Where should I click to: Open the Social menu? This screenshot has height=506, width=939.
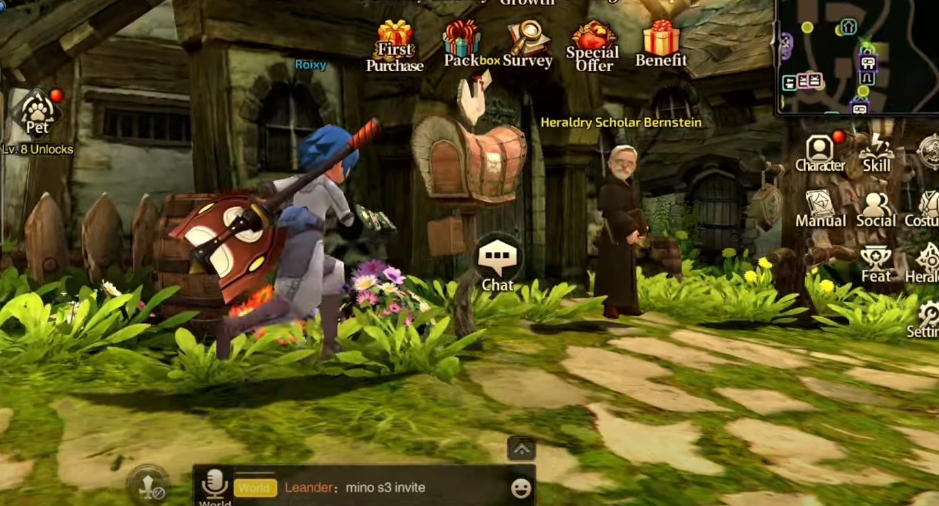pos(876,208)
